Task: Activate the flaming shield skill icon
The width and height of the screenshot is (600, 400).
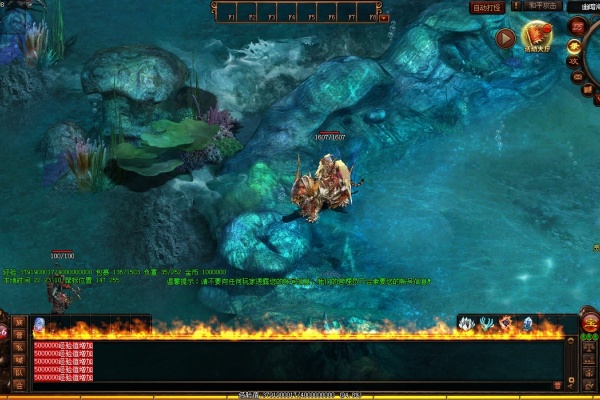Action: coord(505,323)
